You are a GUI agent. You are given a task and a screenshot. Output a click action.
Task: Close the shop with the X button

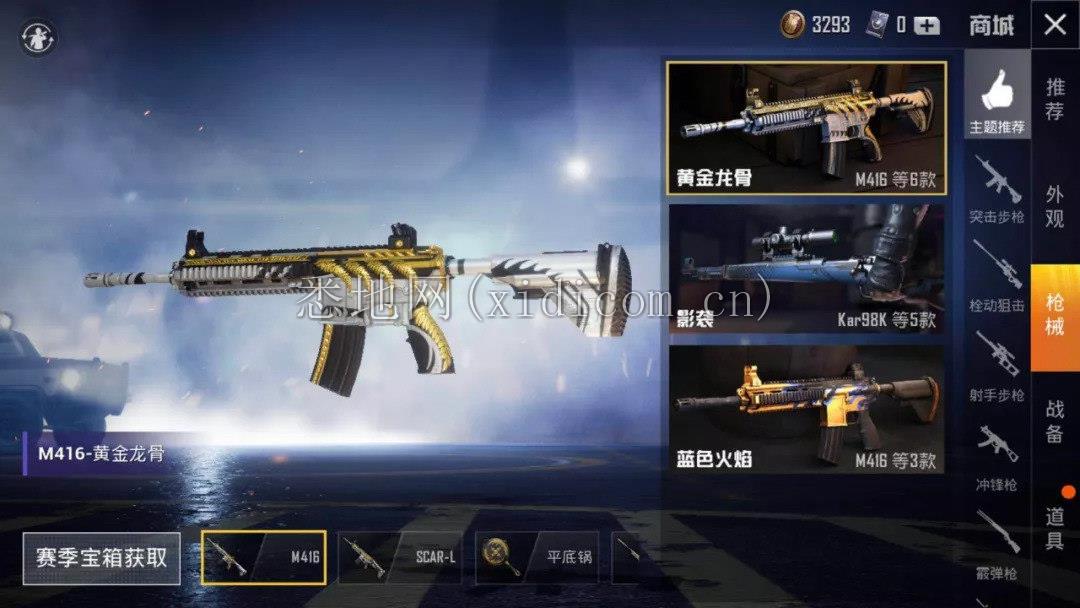pos(1055,24)
